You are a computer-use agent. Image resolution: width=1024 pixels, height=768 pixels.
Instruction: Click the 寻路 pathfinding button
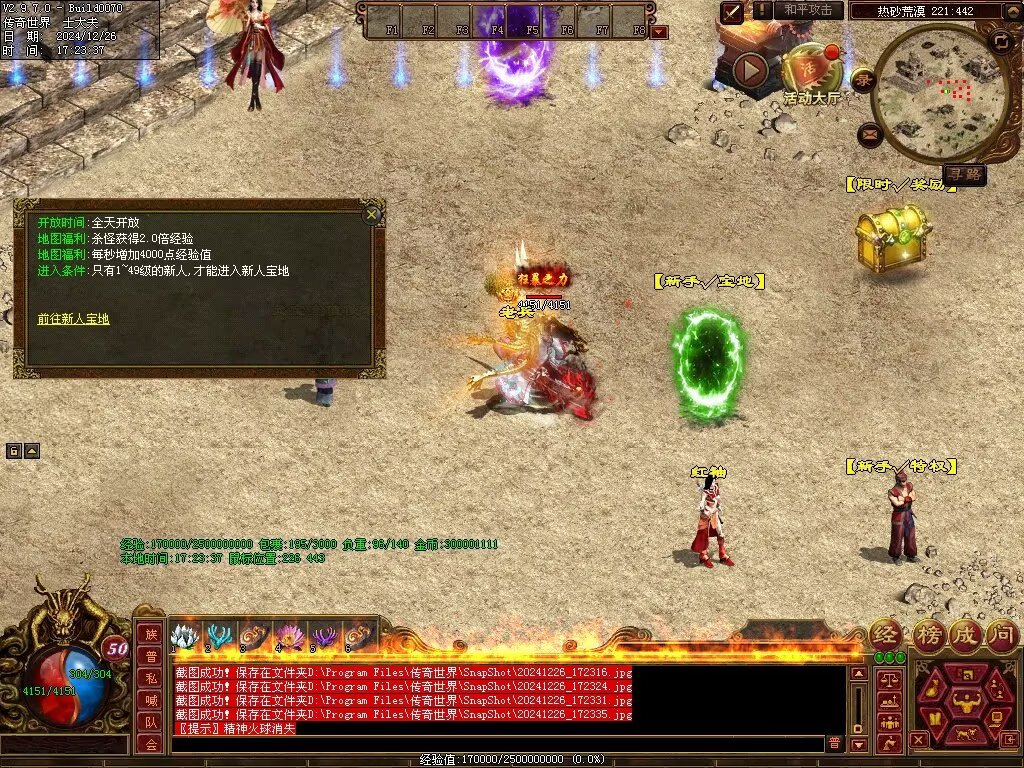pos(964,175)
